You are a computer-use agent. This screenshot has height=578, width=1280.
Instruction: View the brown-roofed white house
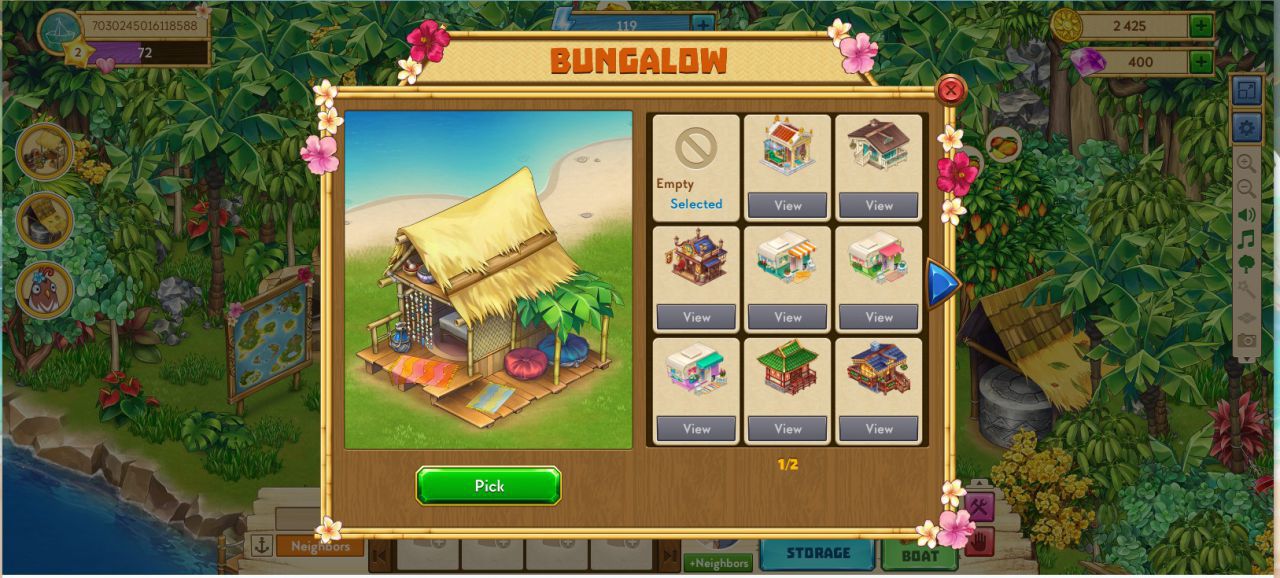(878, 205)
